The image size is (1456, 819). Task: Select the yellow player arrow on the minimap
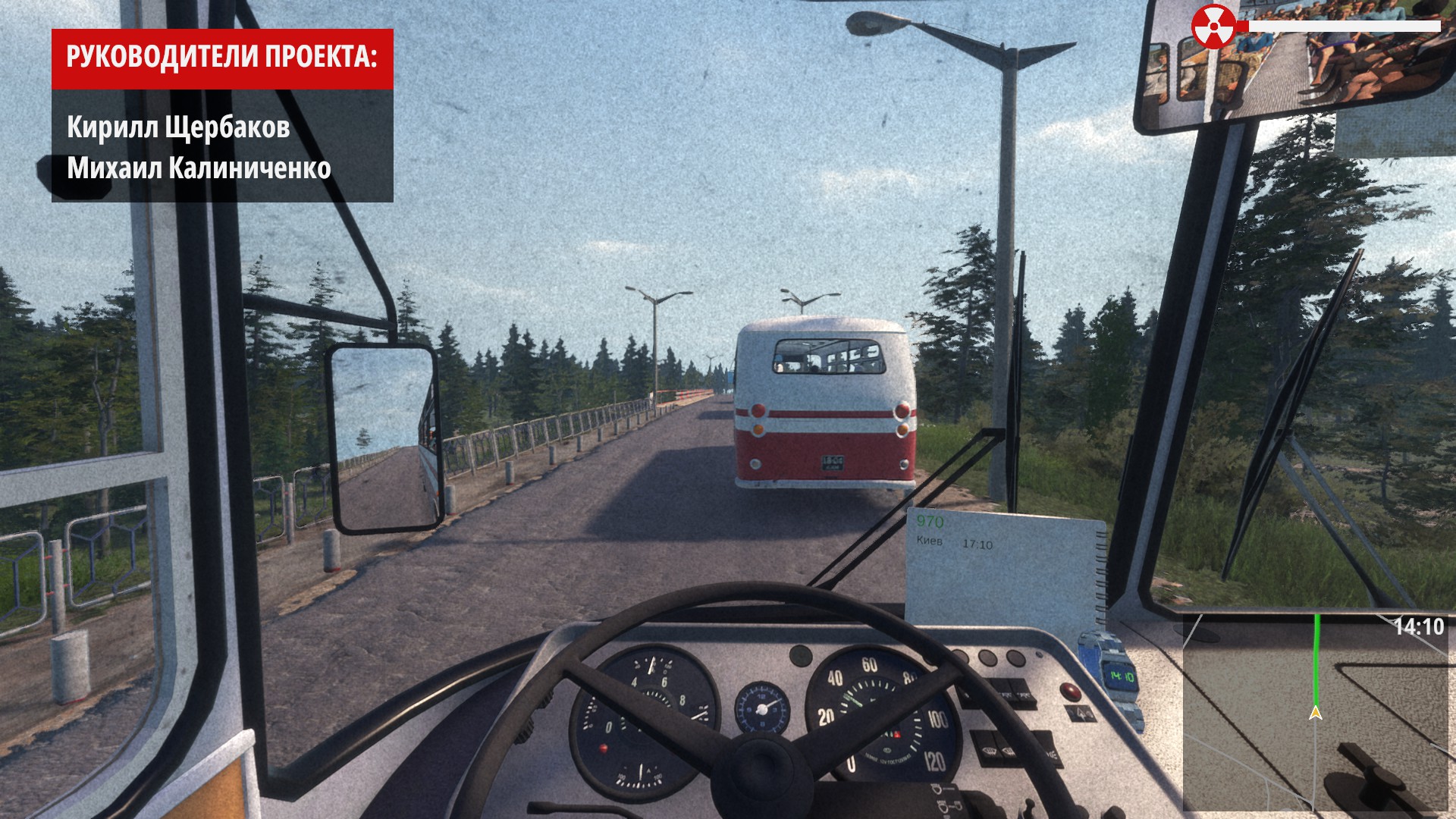pyautogui.click(x=1316, y=713)
